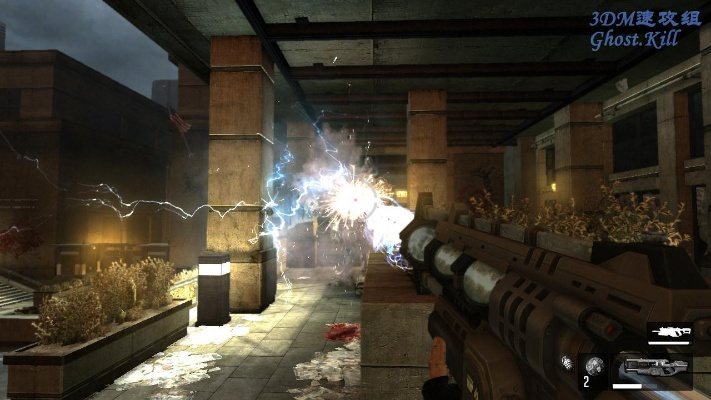
Task: Select the equipped heavy launcher weapon slot
Action: (653, 367)
